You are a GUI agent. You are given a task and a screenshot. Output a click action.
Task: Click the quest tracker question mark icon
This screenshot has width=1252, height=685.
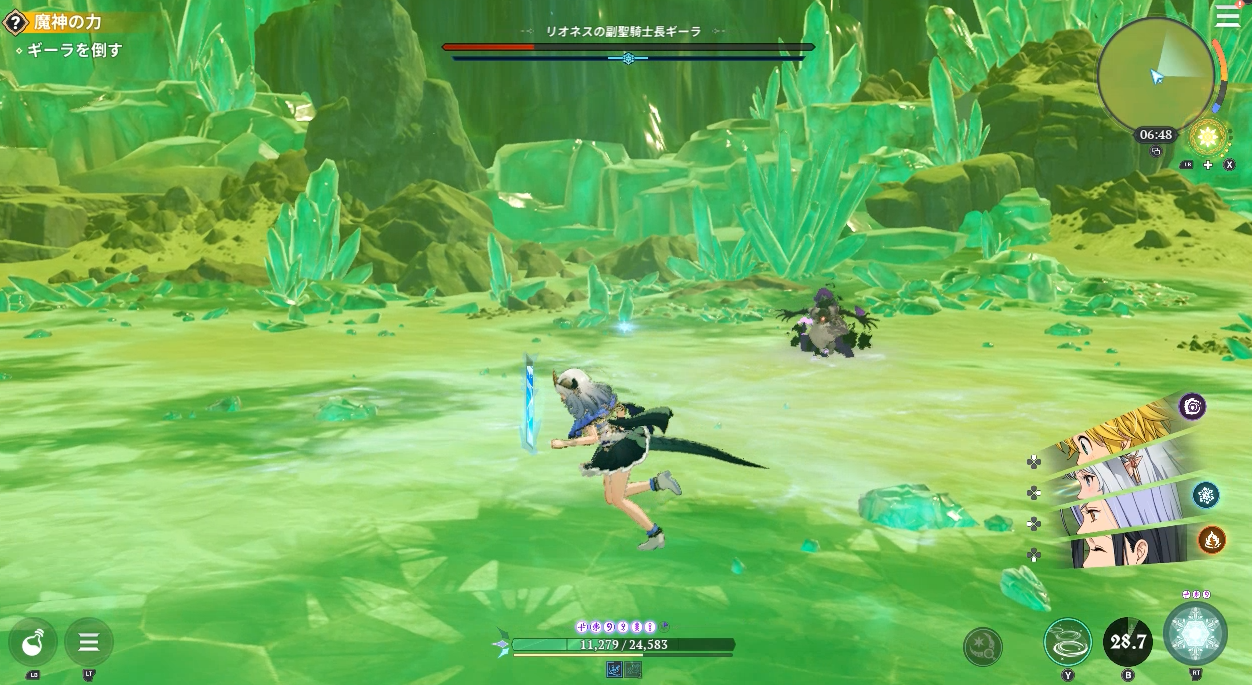click(x=15, y=23)
